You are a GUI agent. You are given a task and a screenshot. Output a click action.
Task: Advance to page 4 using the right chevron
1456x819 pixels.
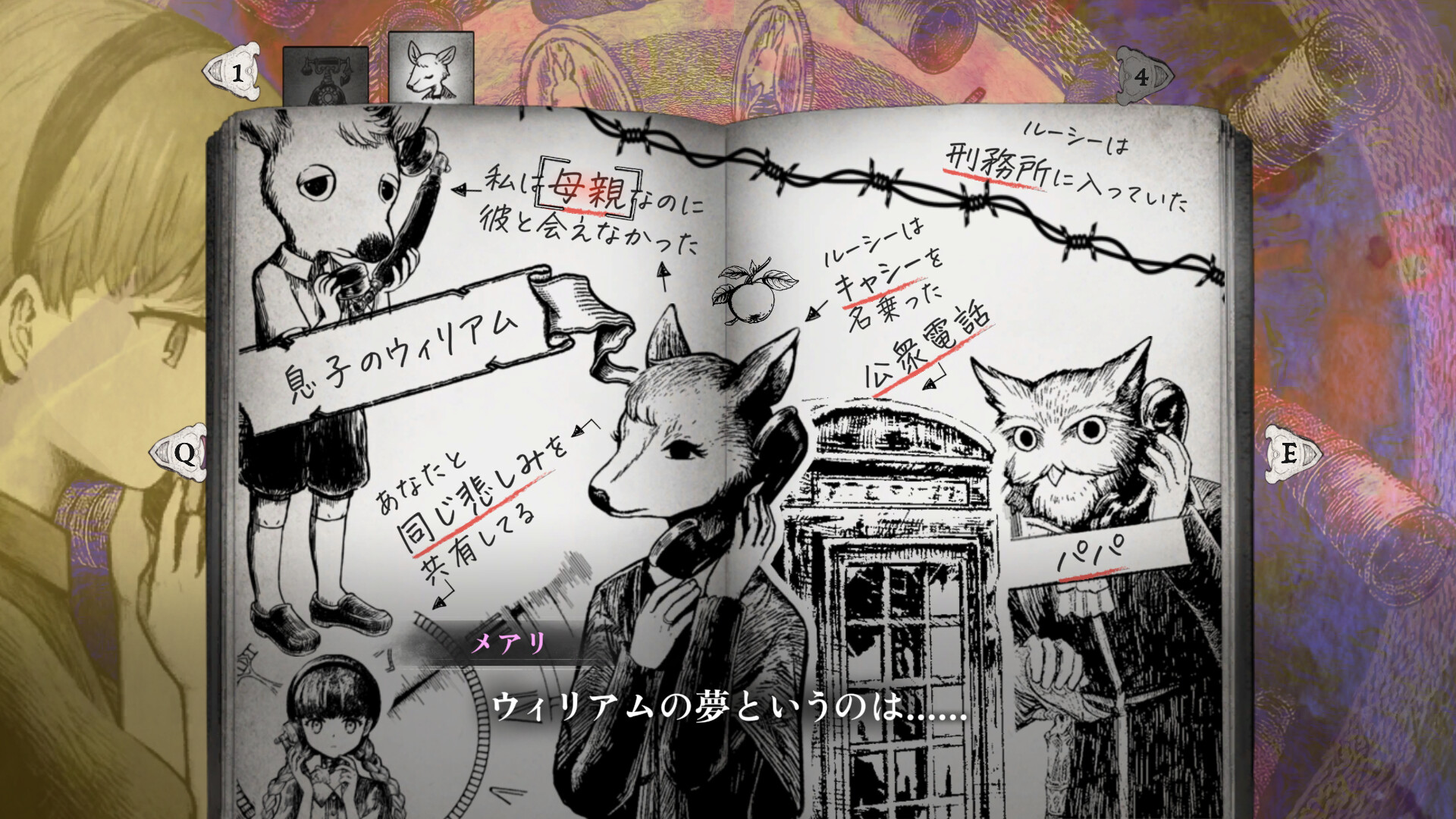(1142, 74)
